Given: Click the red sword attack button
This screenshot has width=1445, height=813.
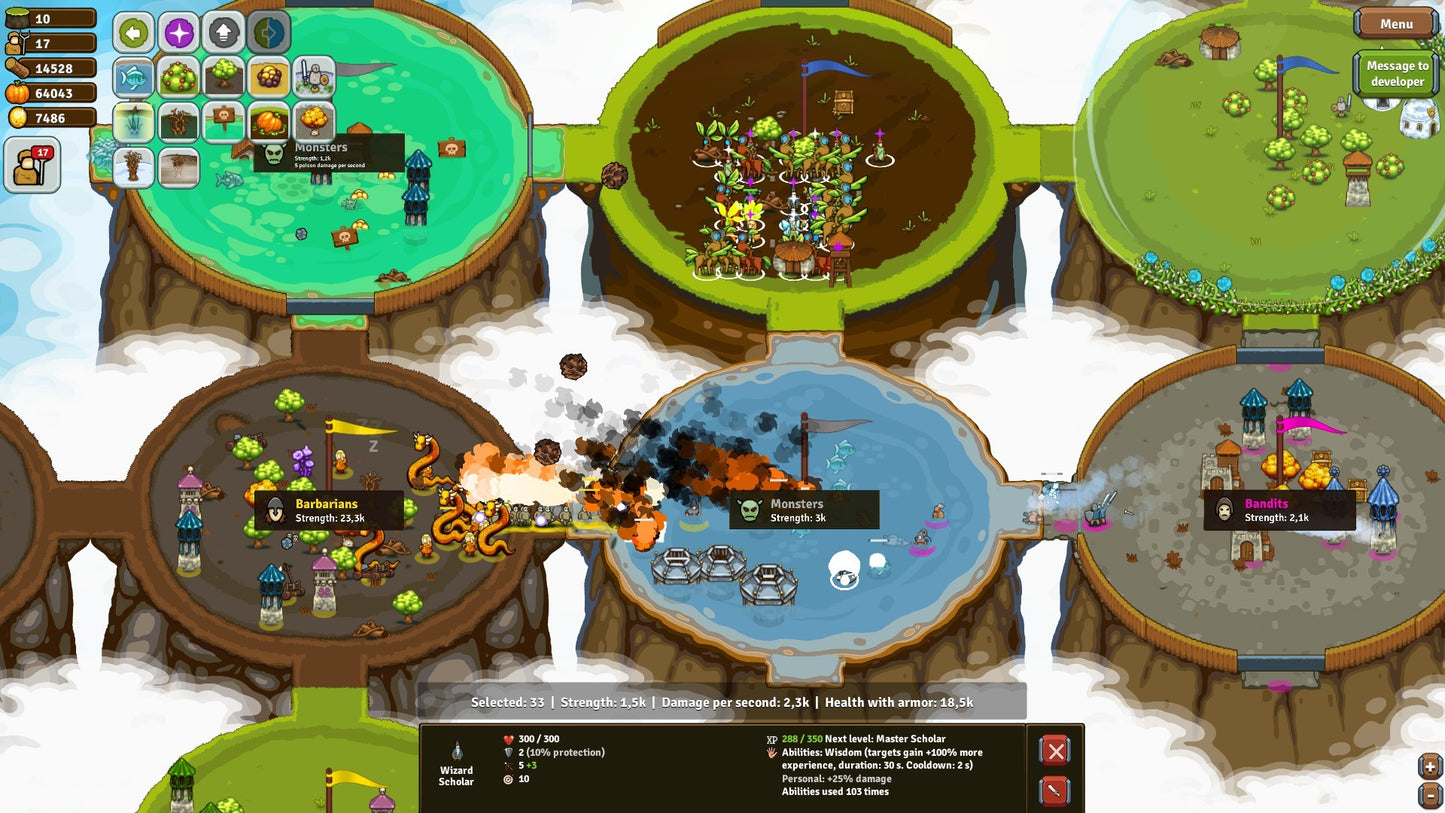Looking at the screenshot, I should pyautogui.click(x=1055, y=790).
